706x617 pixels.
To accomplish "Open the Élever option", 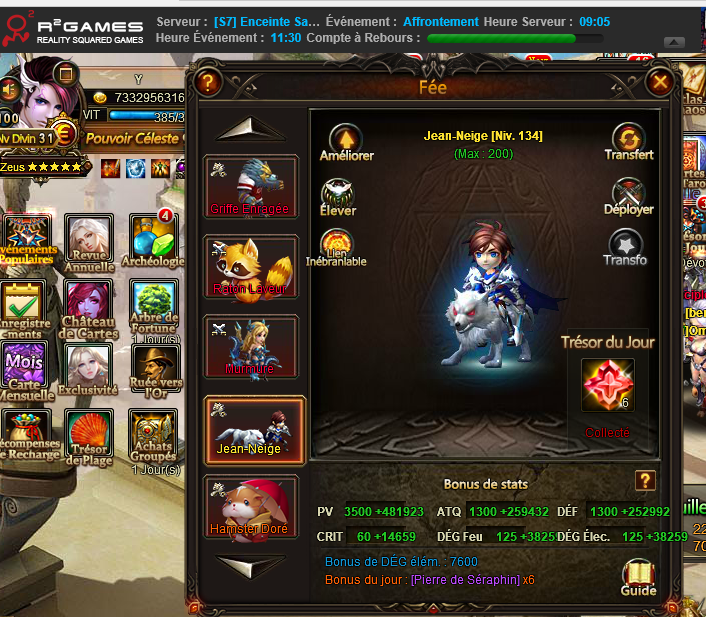I will (x=338, y=196).
